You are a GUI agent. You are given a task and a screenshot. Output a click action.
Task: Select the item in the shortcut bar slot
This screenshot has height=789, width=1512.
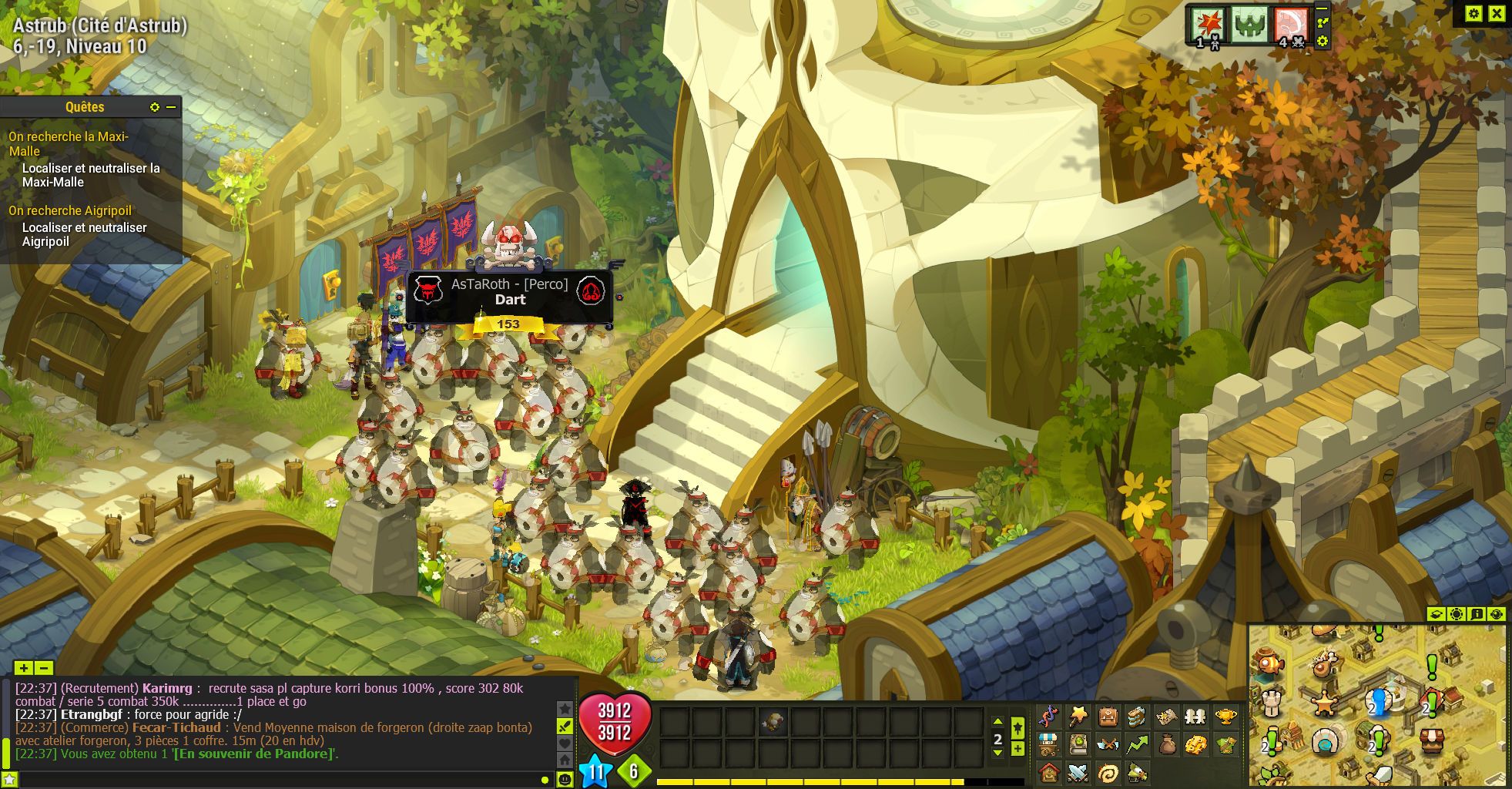tap(773, 722)
